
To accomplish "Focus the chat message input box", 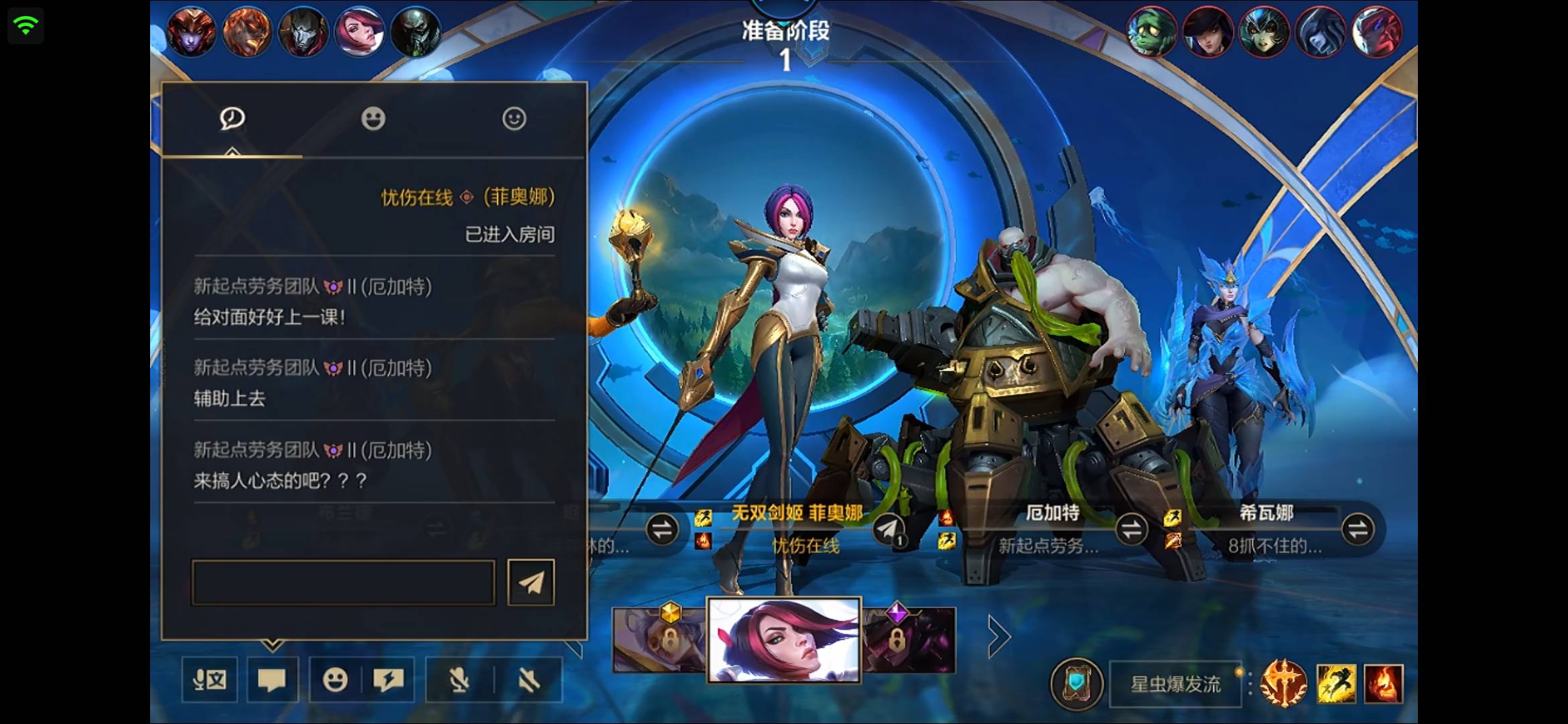I will [x=343, y=583].
